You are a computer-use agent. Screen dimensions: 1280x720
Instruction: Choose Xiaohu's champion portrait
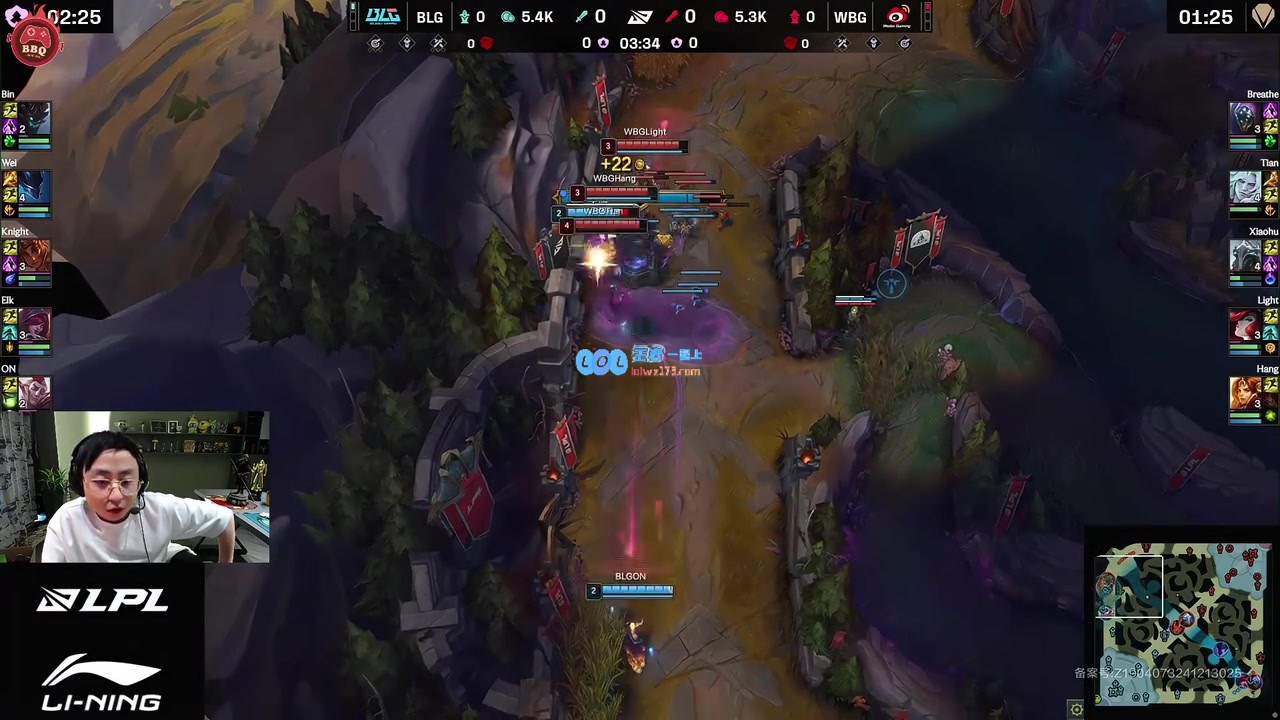point(1245,255)
